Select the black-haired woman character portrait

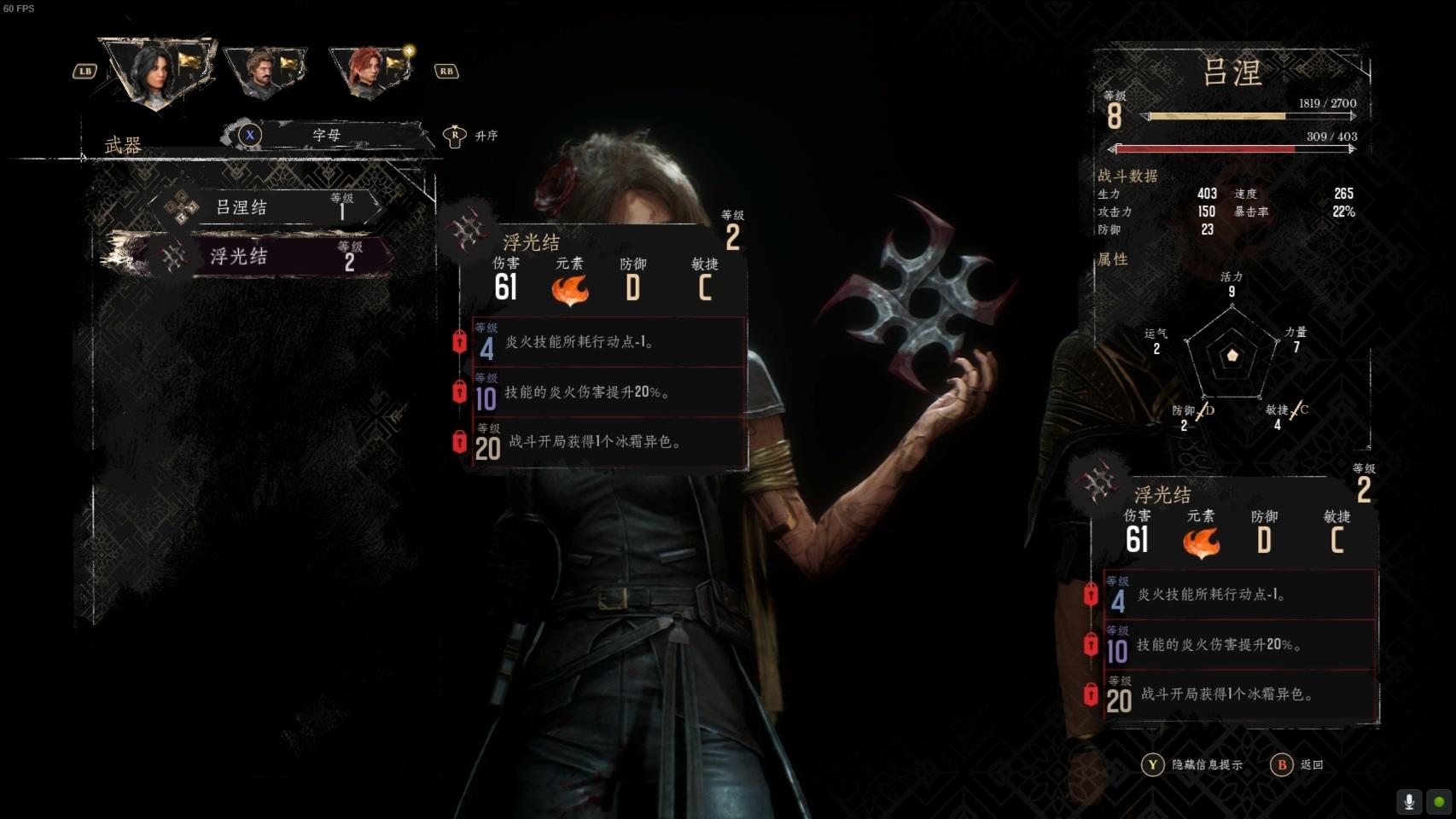pyautogui.click(x=158, y=73)
